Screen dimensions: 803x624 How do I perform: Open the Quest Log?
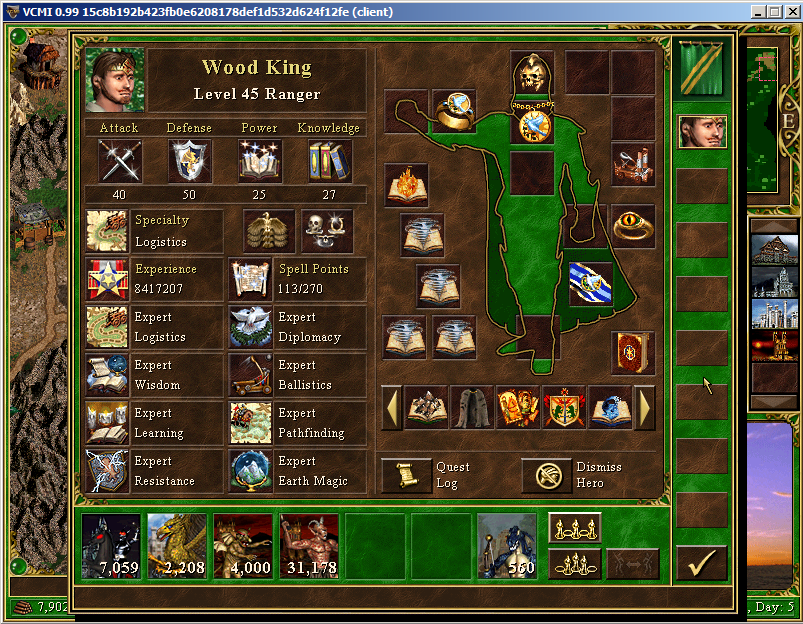(x=406, y=475)
